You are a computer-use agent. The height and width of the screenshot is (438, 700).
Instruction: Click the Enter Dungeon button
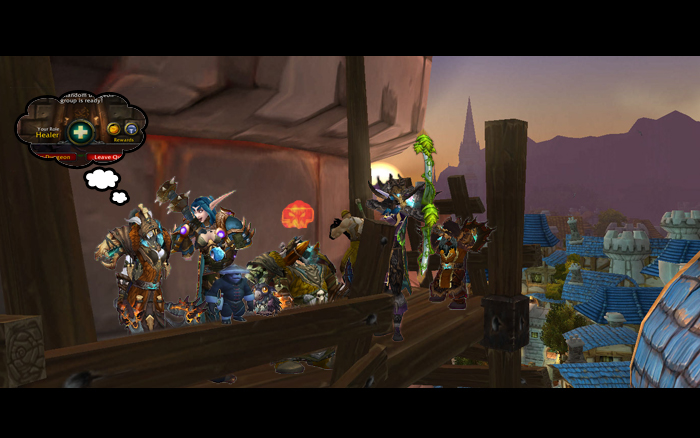(x=52, y=156)
